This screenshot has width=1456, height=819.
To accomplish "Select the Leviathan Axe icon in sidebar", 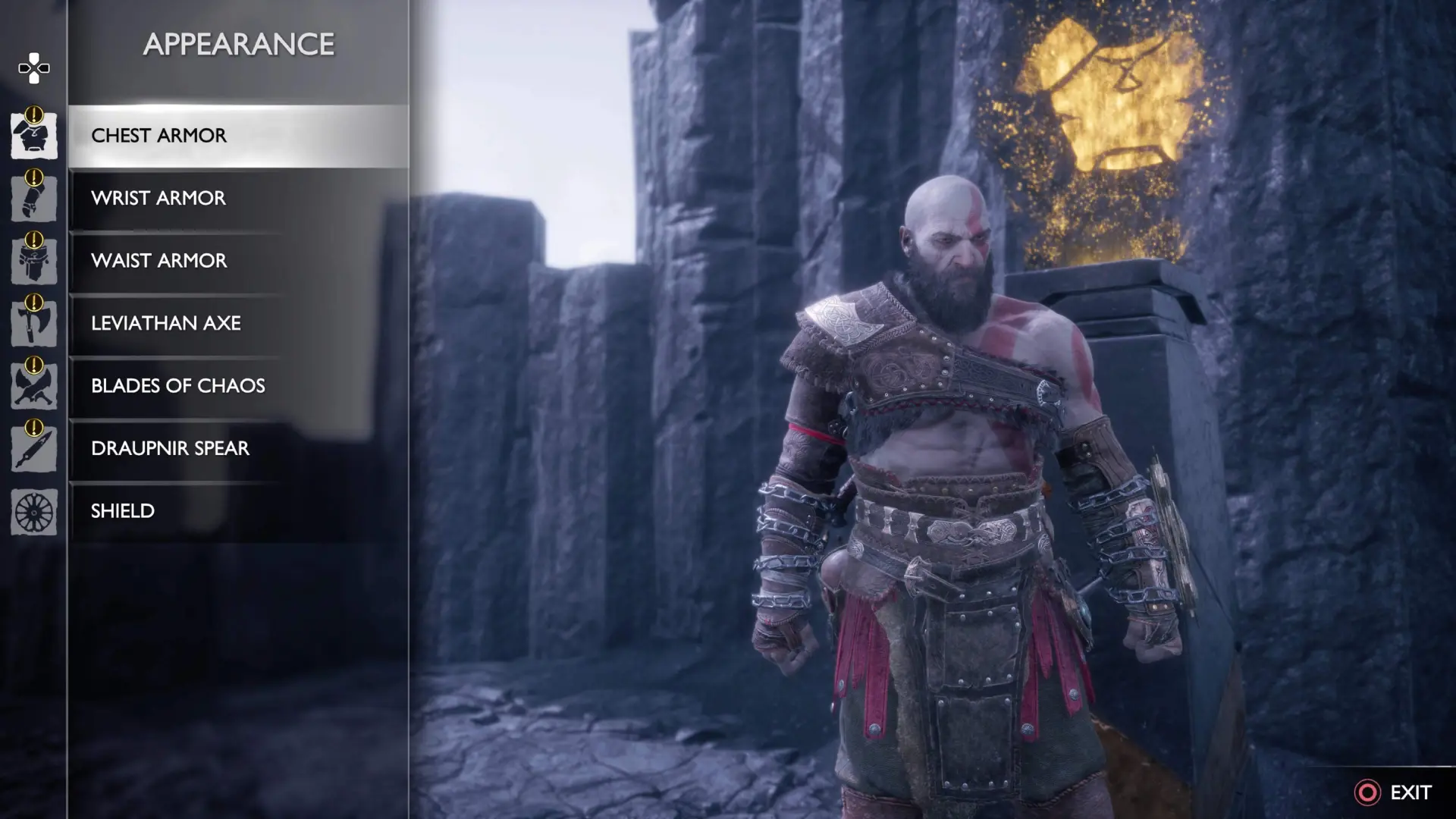I will click(33, 323).
